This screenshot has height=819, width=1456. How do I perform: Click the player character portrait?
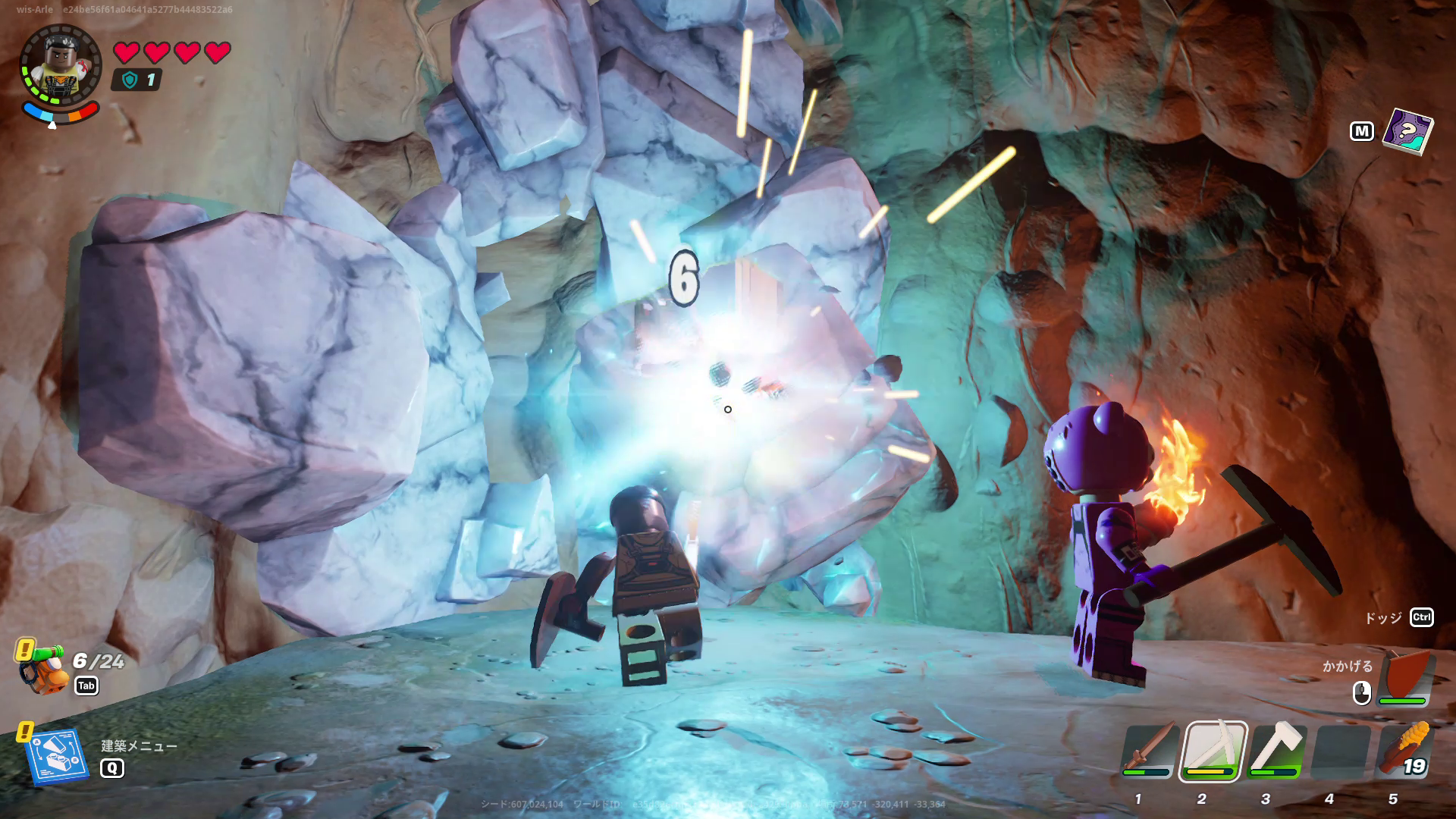pos(60,64)
